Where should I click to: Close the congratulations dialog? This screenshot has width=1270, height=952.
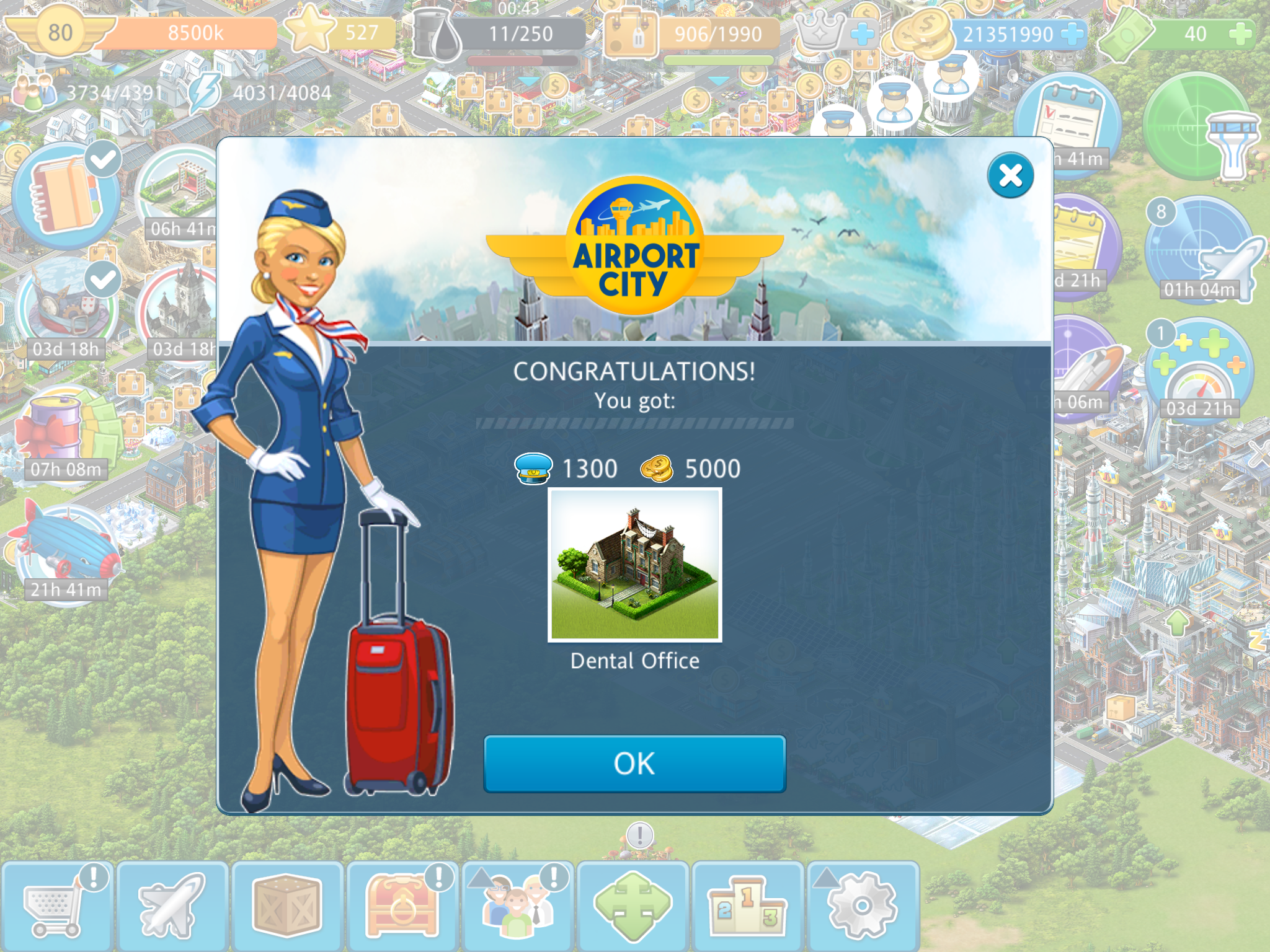1010,175
